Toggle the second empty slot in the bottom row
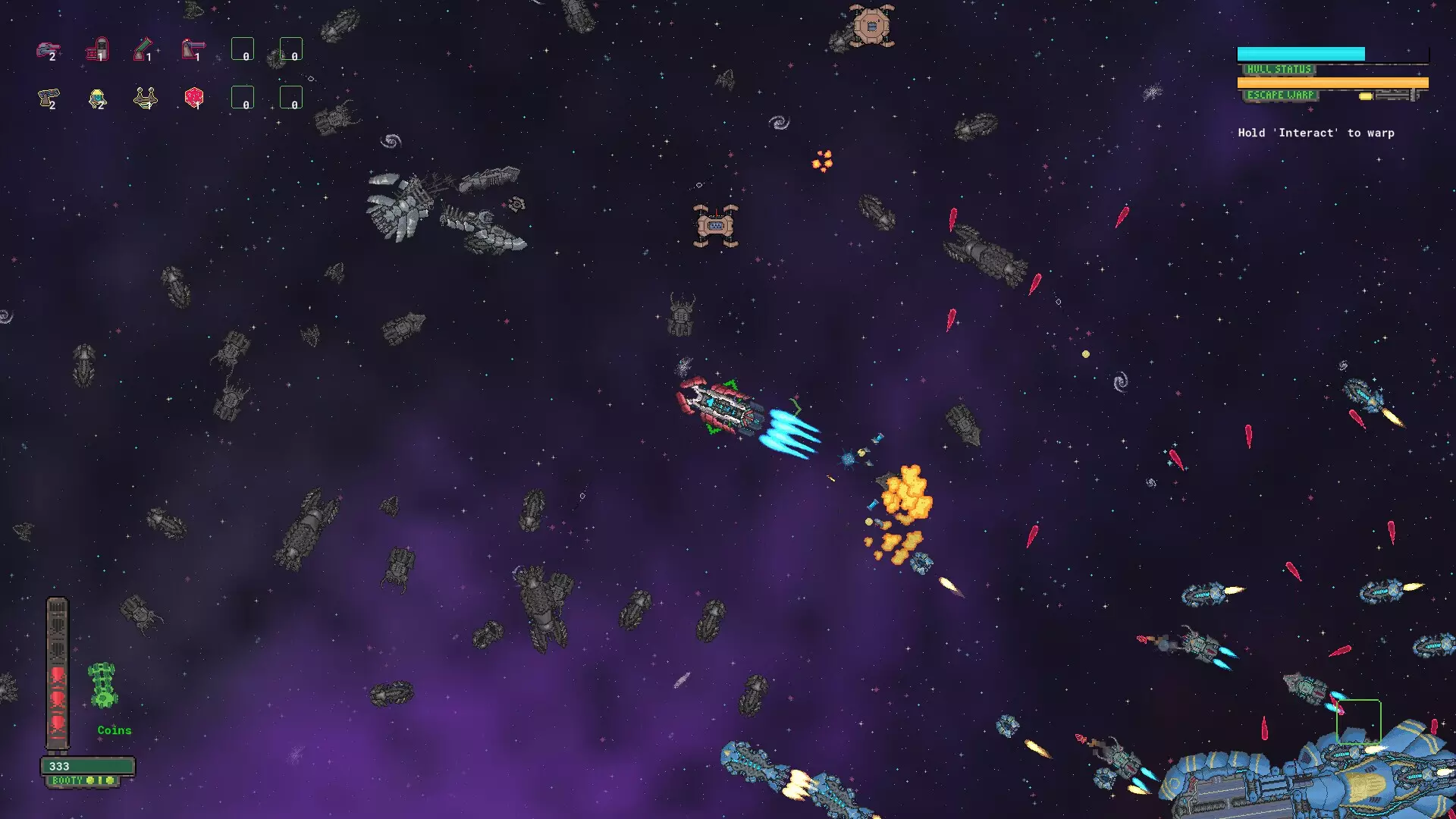Viewport: 1456px width, 819px height. pyautogui.click(x=290, y=99)
